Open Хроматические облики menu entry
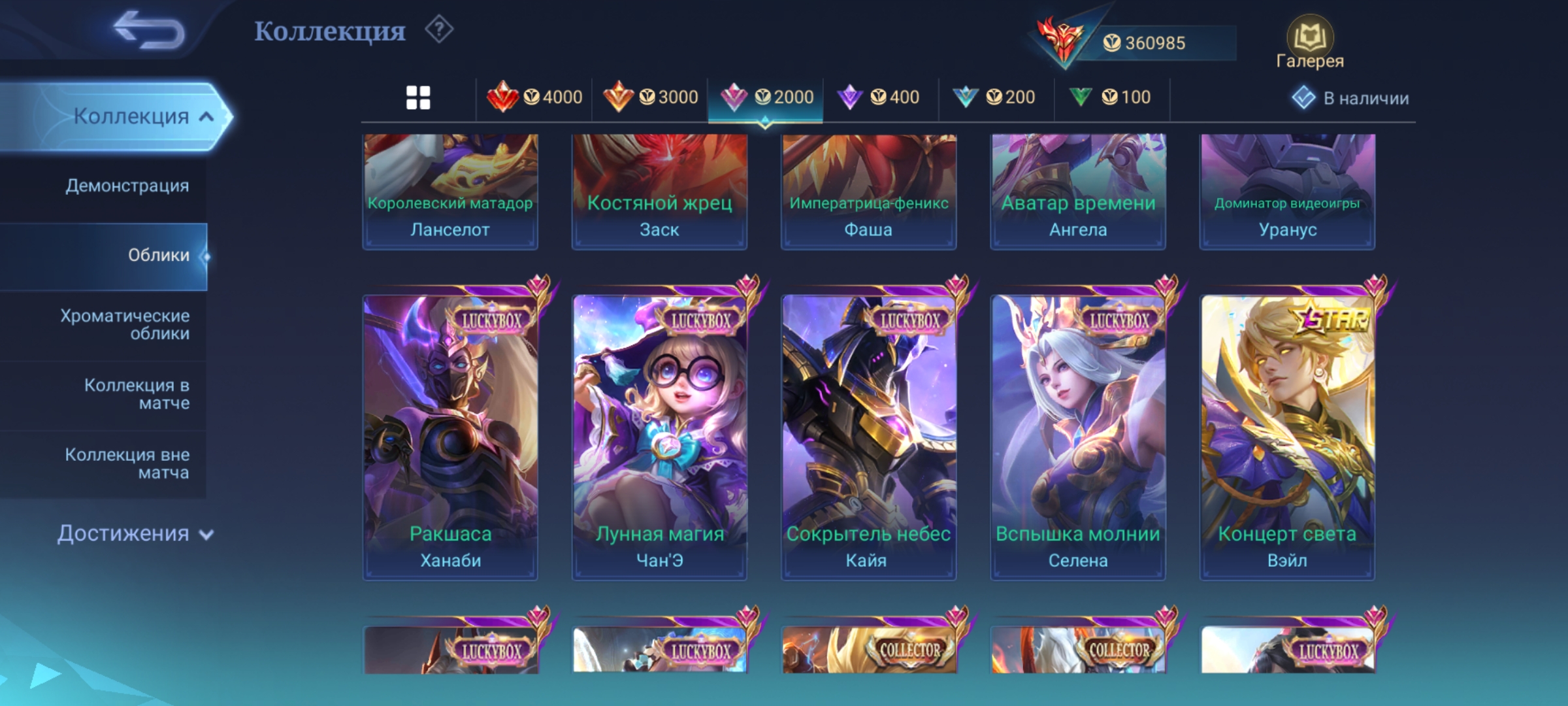Viewport: 1568px width, 706px height. tap(125, 325)
